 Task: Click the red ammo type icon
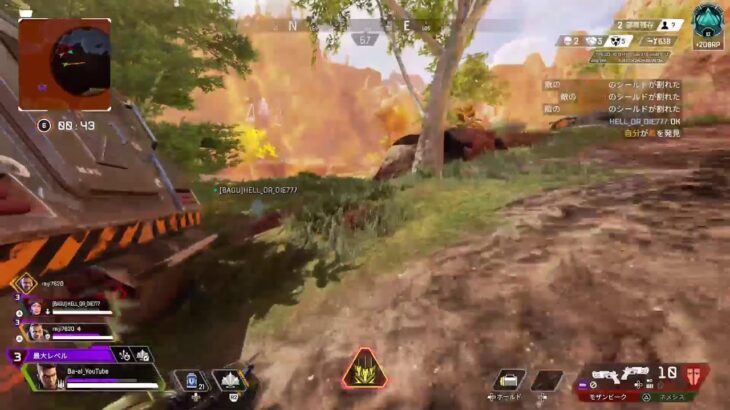696,374
